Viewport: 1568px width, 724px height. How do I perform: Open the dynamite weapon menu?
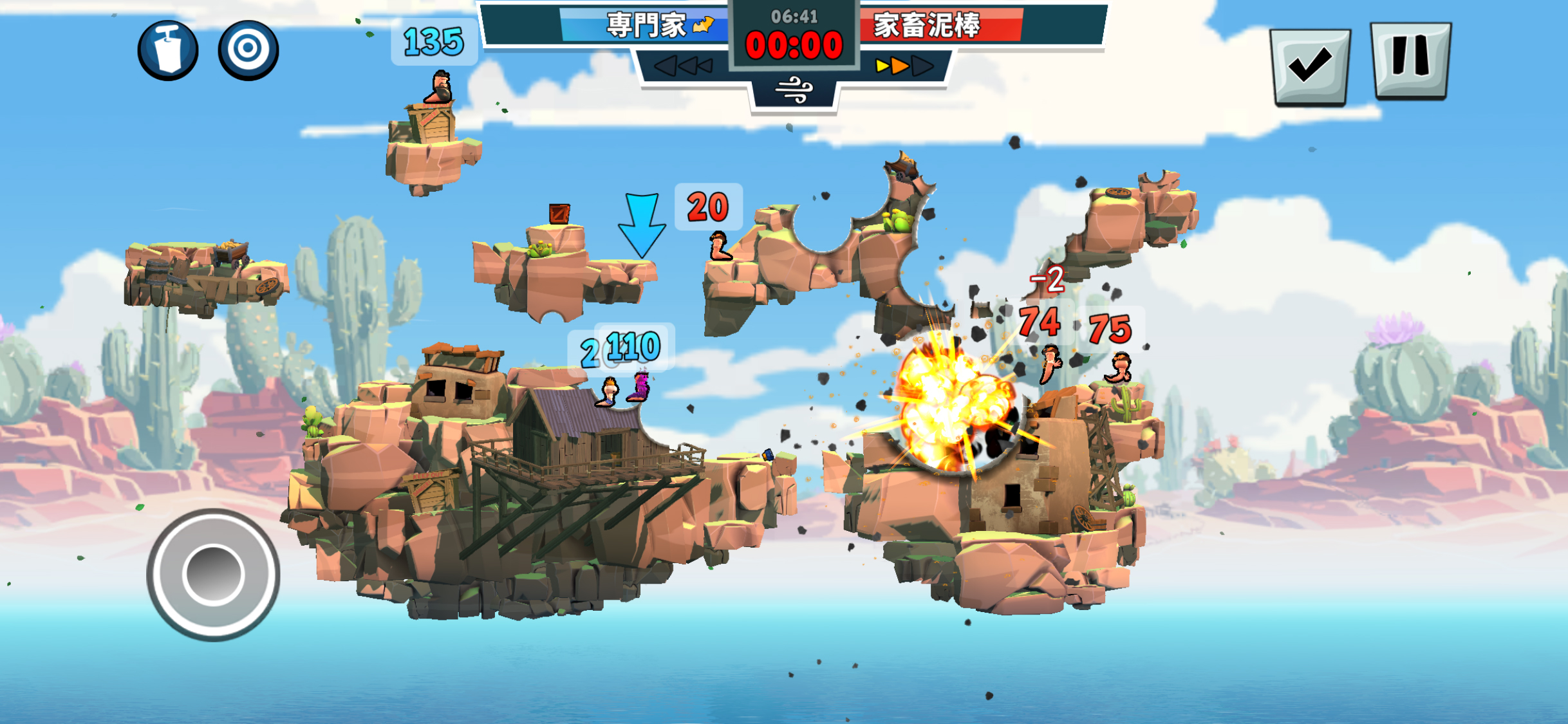pyautogui.click(x=168, y=51)
